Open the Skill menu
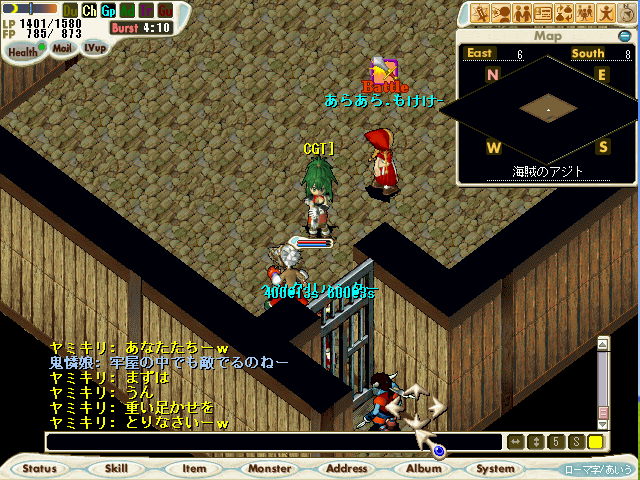The height and width of the screenshot is (480, 640). (x=116, y=468)
